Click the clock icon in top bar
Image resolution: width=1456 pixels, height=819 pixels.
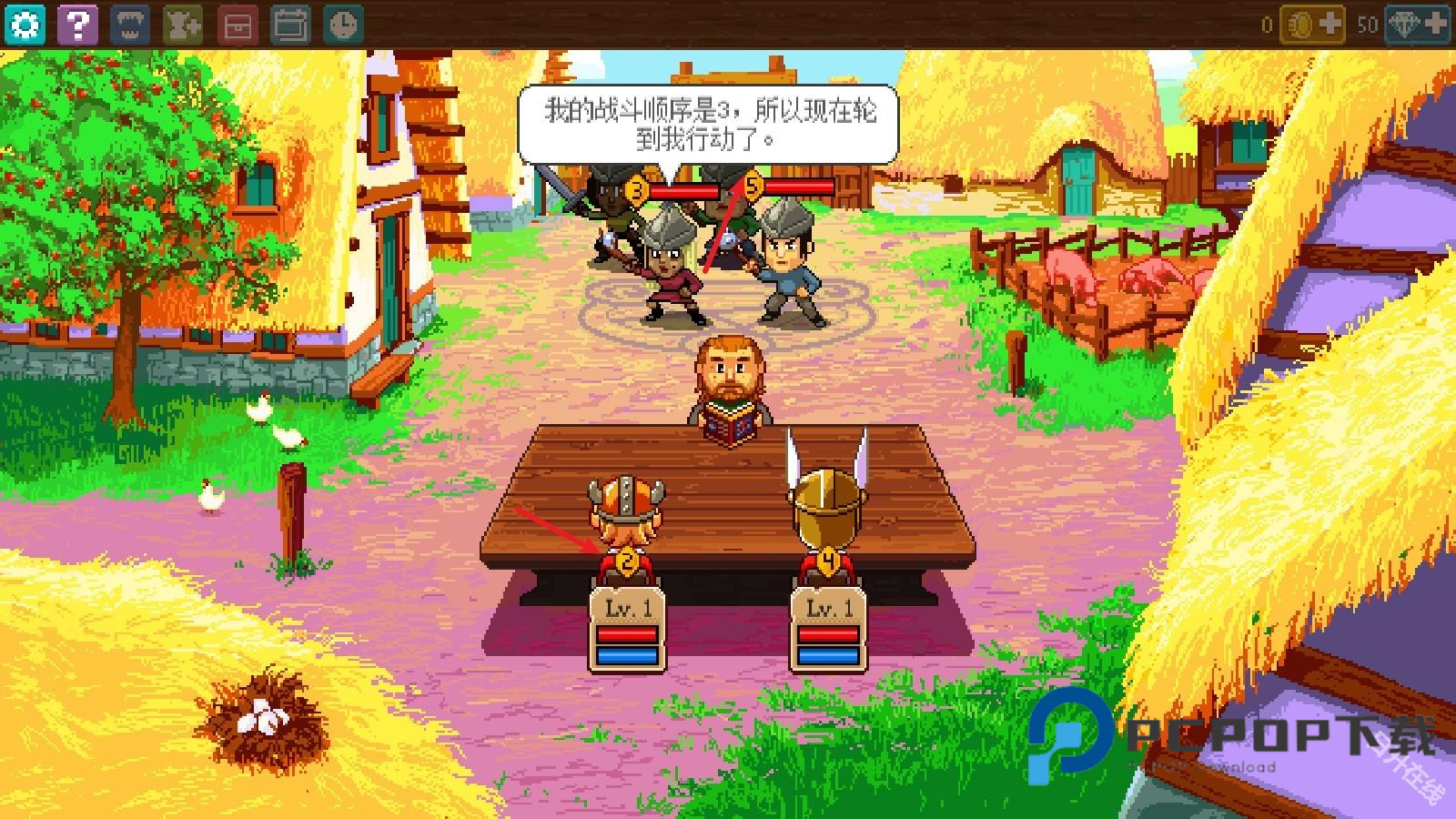tap(343, 25)
